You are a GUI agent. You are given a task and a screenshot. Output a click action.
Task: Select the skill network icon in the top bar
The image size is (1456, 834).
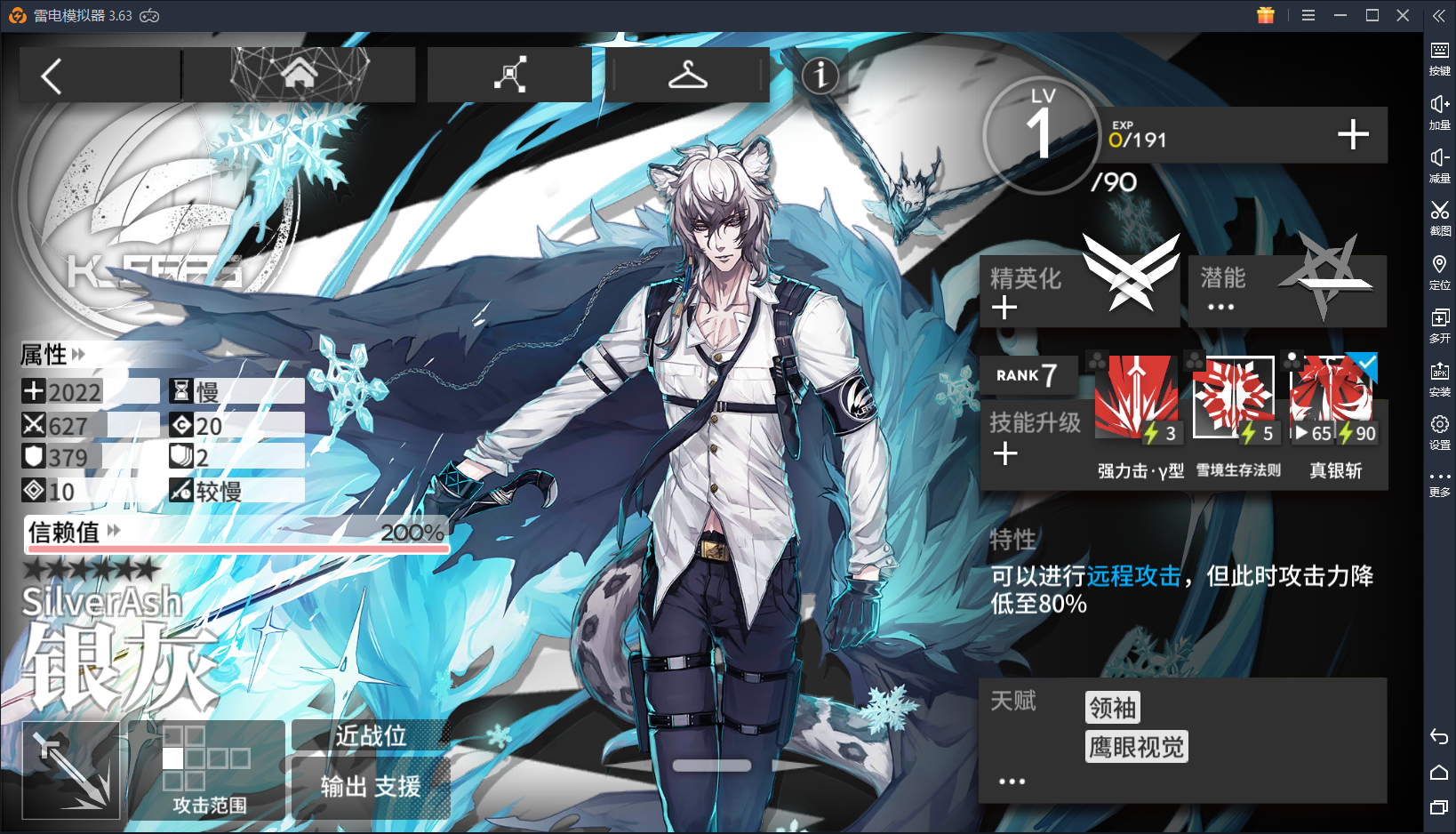[508, 74]
